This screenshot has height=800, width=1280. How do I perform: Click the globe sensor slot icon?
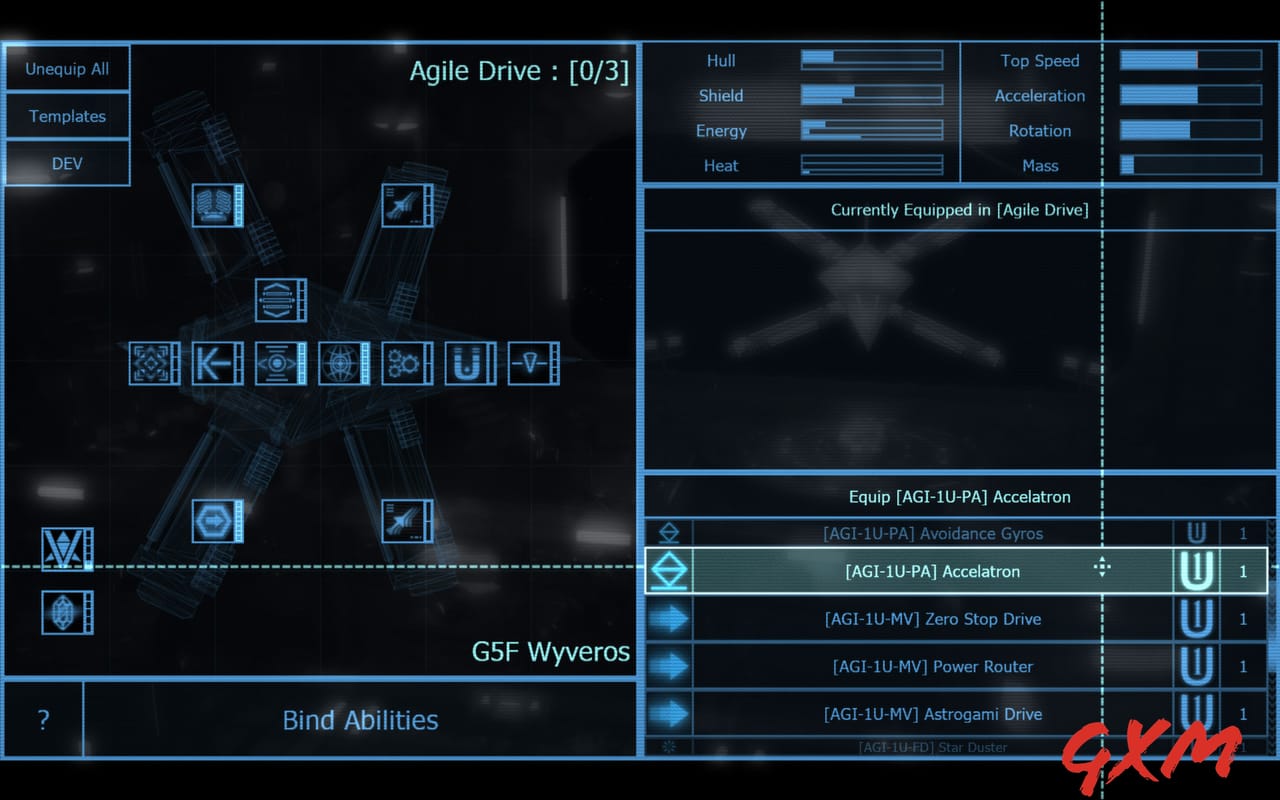coord(342,363)
